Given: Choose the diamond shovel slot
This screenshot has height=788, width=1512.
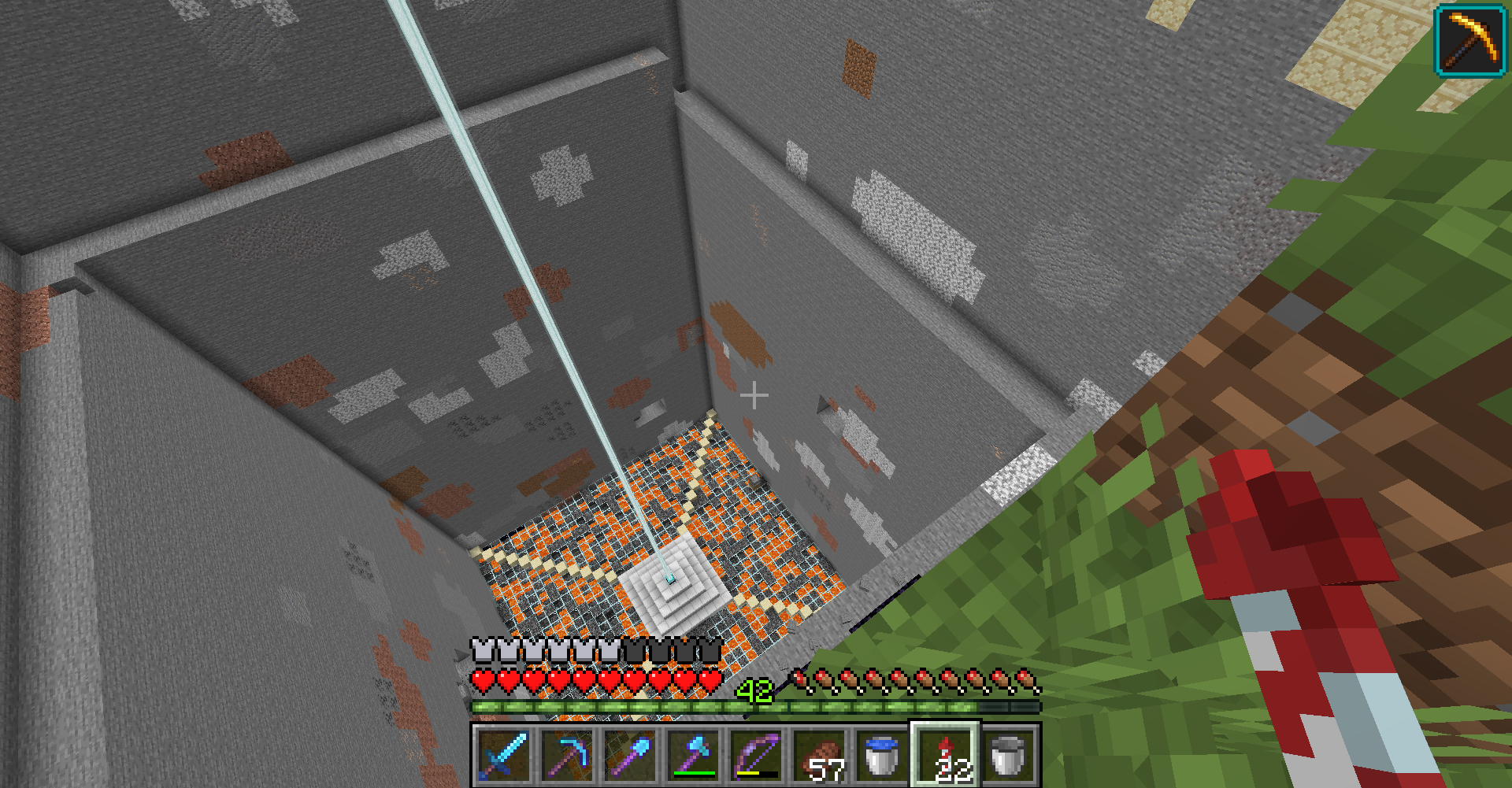Looking at the screenshot, I should (x=629, y=755).
